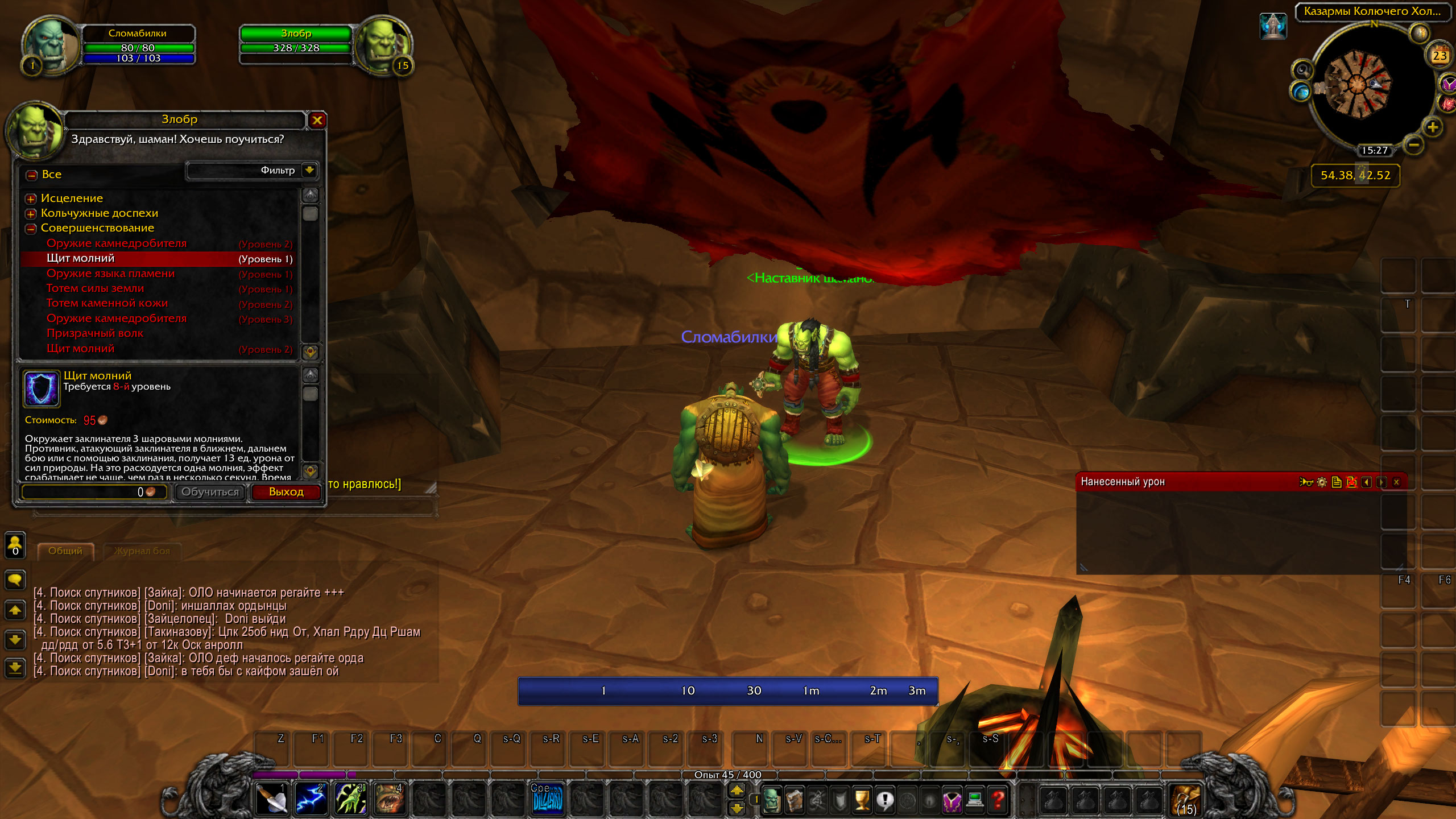Open the backpack bag showing 15
The image size is (1456, 819).
click(x=1186, y=800)
